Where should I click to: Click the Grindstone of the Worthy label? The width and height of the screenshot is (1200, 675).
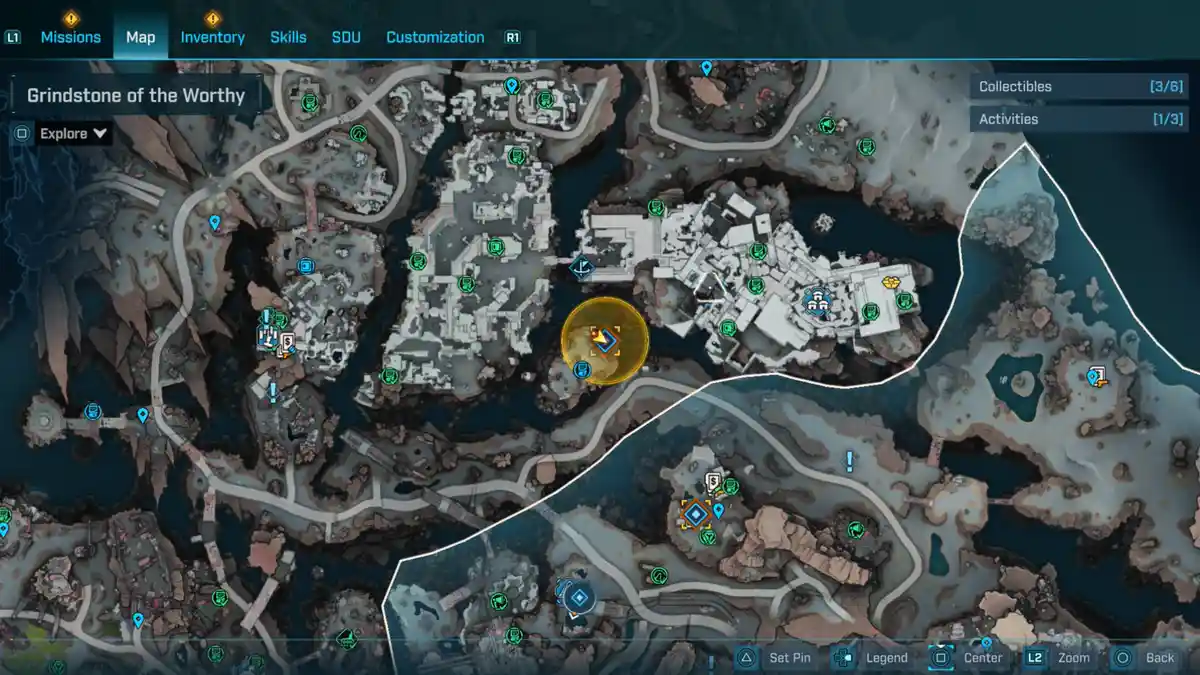click(136, 96)
